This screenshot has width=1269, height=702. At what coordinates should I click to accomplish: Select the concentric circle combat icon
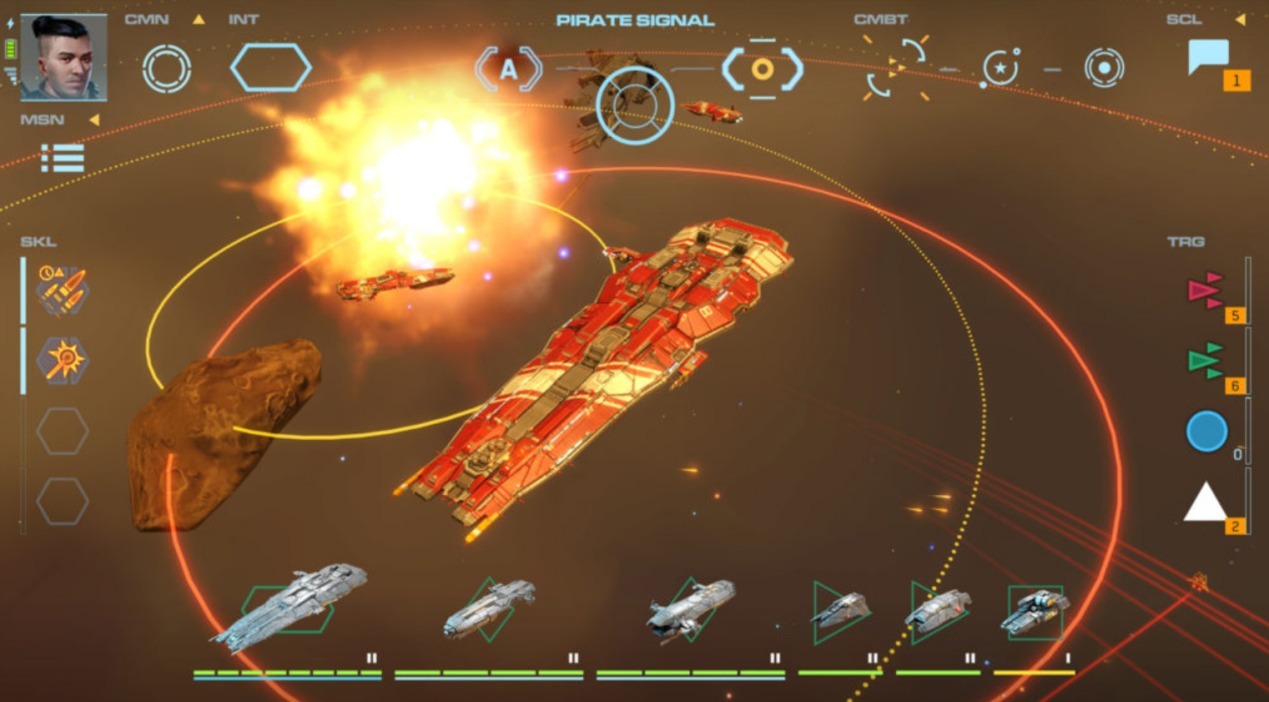click(x=1104, y=68)
